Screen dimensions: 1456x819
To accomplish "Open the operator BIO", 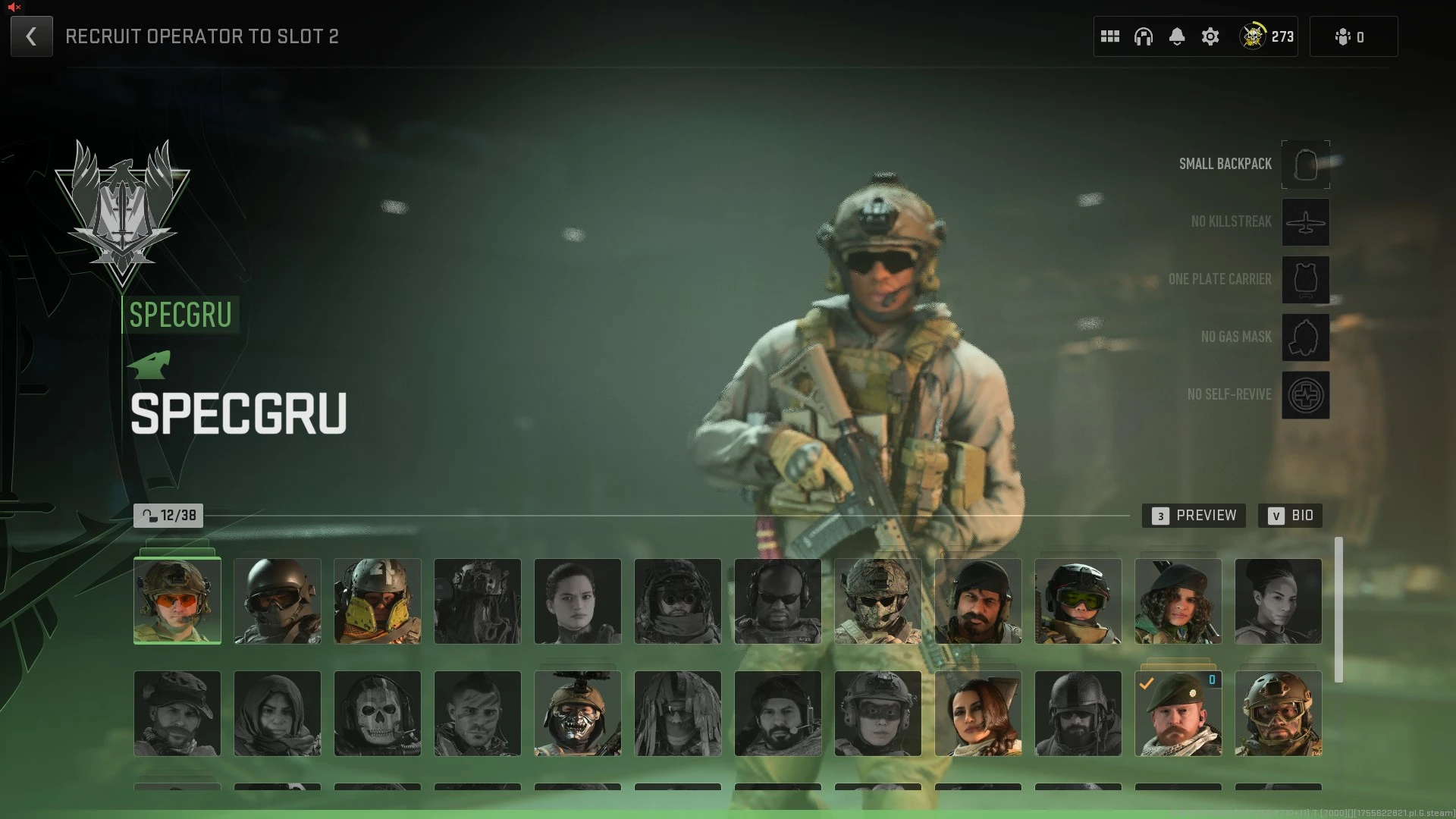I will coord(1290,516).
